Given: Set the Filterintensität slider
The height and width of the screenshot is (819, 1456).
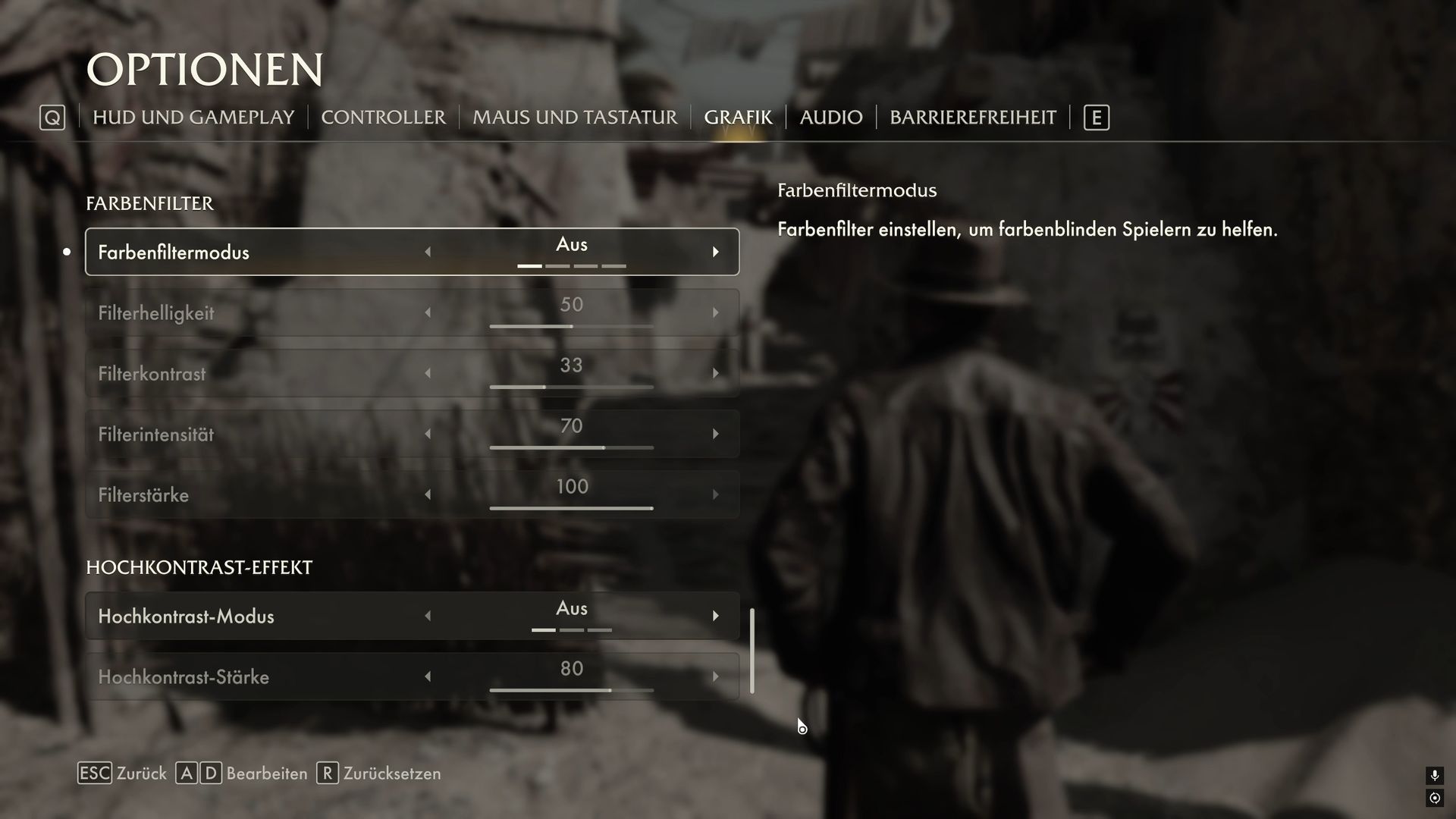Looking at the screenshot, I should (x=571, y=447).
